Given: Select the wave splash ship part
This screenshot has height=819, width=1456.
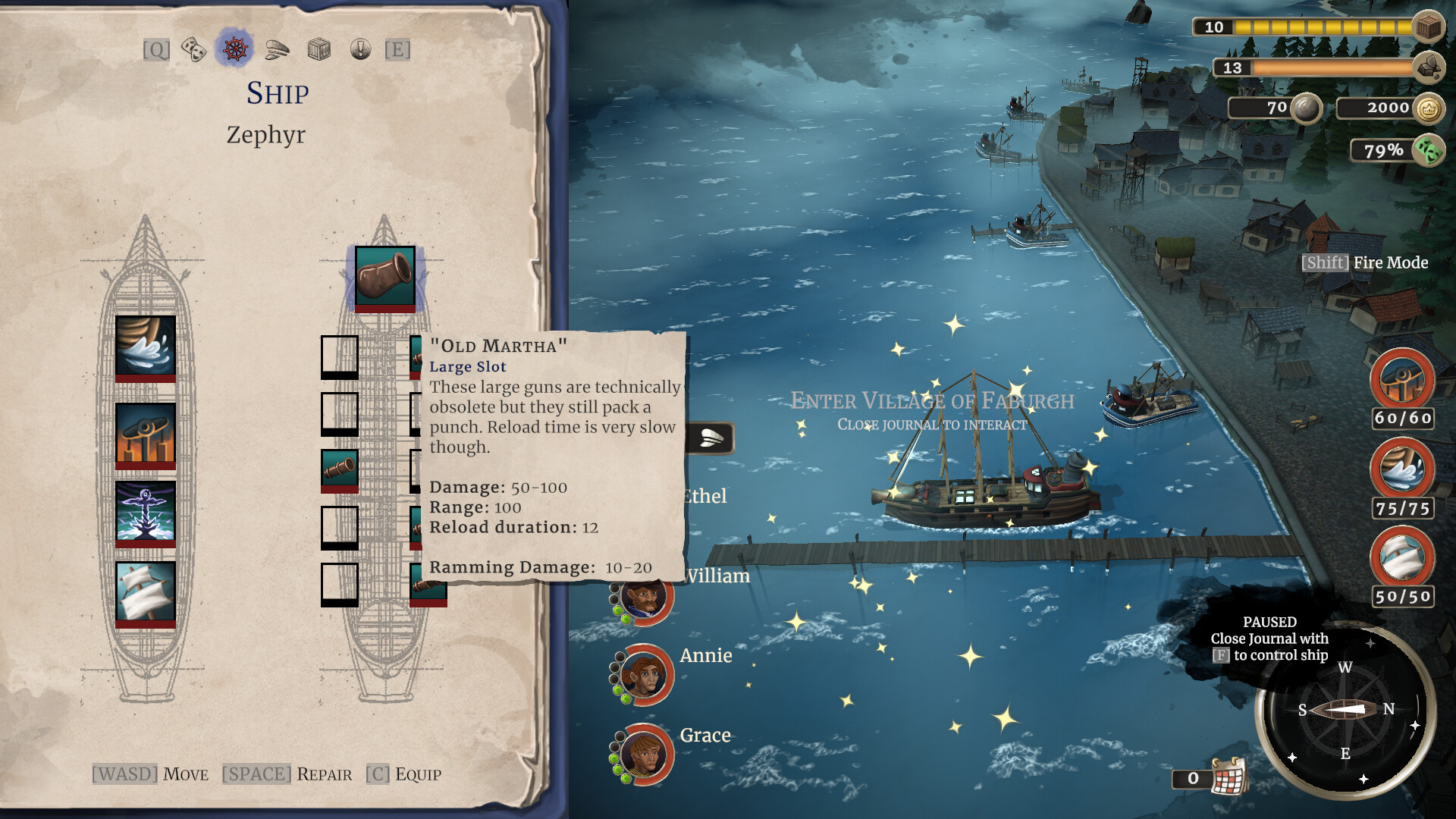Looking at the screenshot, I should tap(146, 347).
